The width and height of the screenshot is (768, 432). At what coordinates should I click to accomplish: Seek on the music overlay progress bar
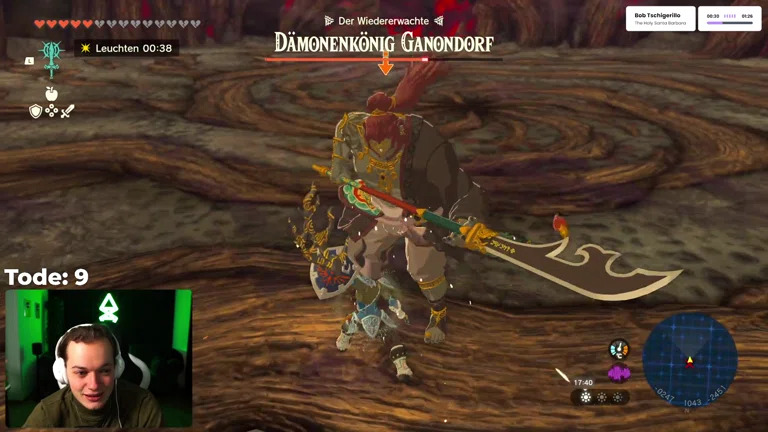click(x=729, y=16)
